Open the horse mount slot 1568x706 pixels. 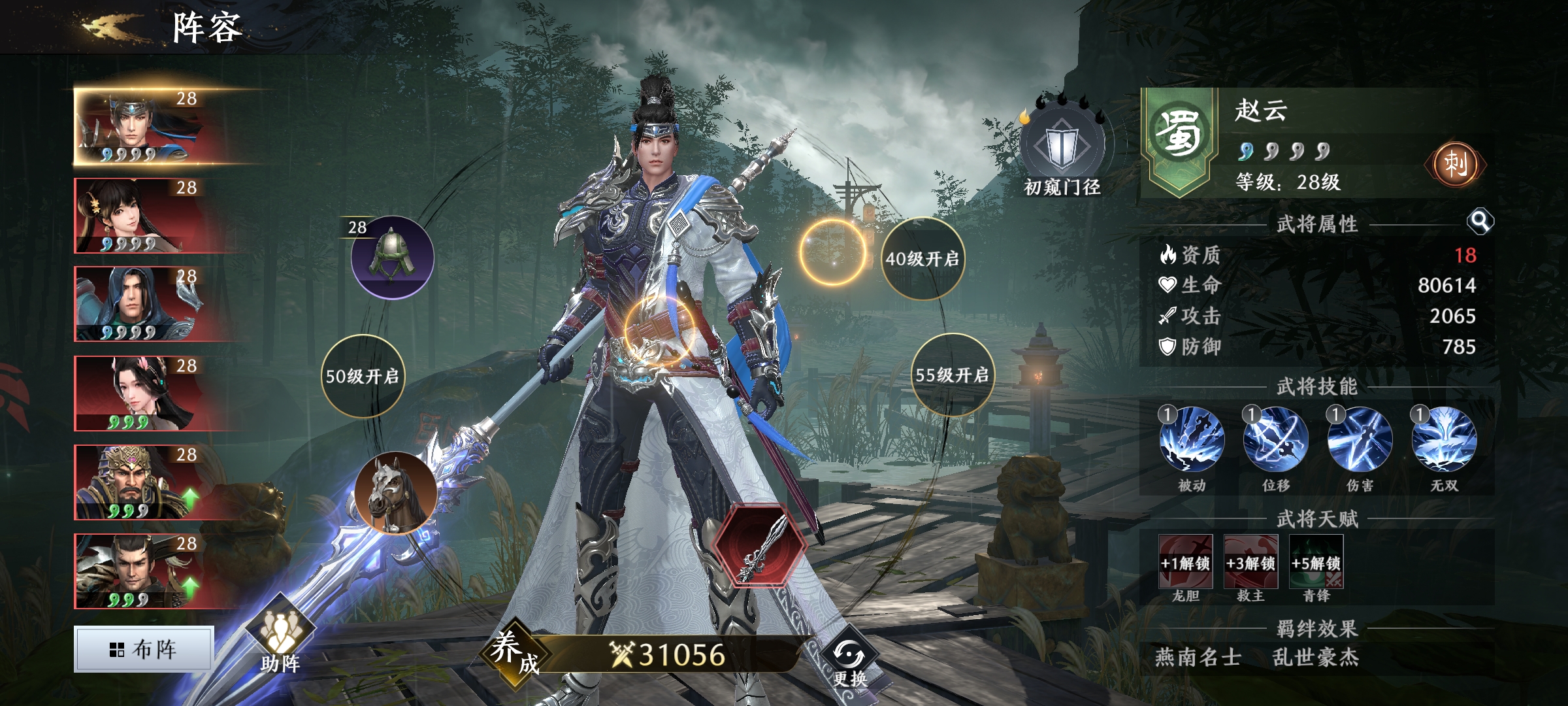pos(396,493)
